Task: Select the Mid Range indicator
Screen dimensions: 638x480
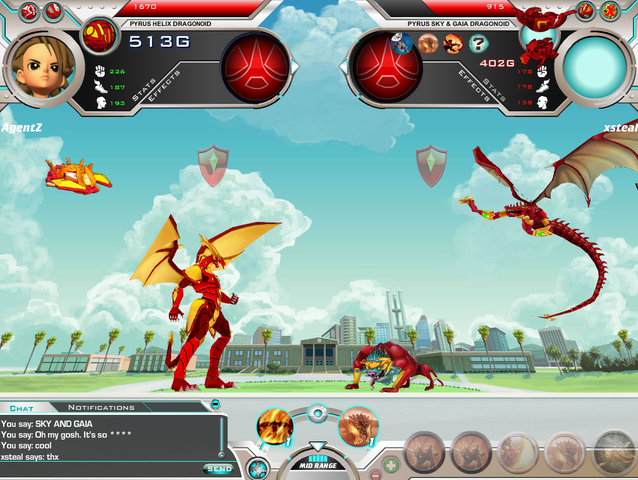Action: click(316, 464)
